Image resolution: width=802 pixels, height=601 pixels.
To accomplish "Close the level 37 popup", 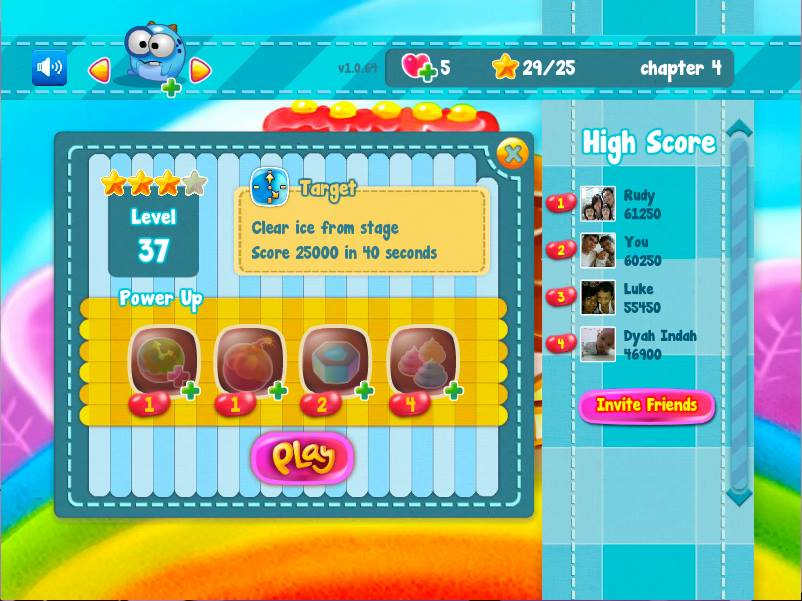I will point(512,153).
